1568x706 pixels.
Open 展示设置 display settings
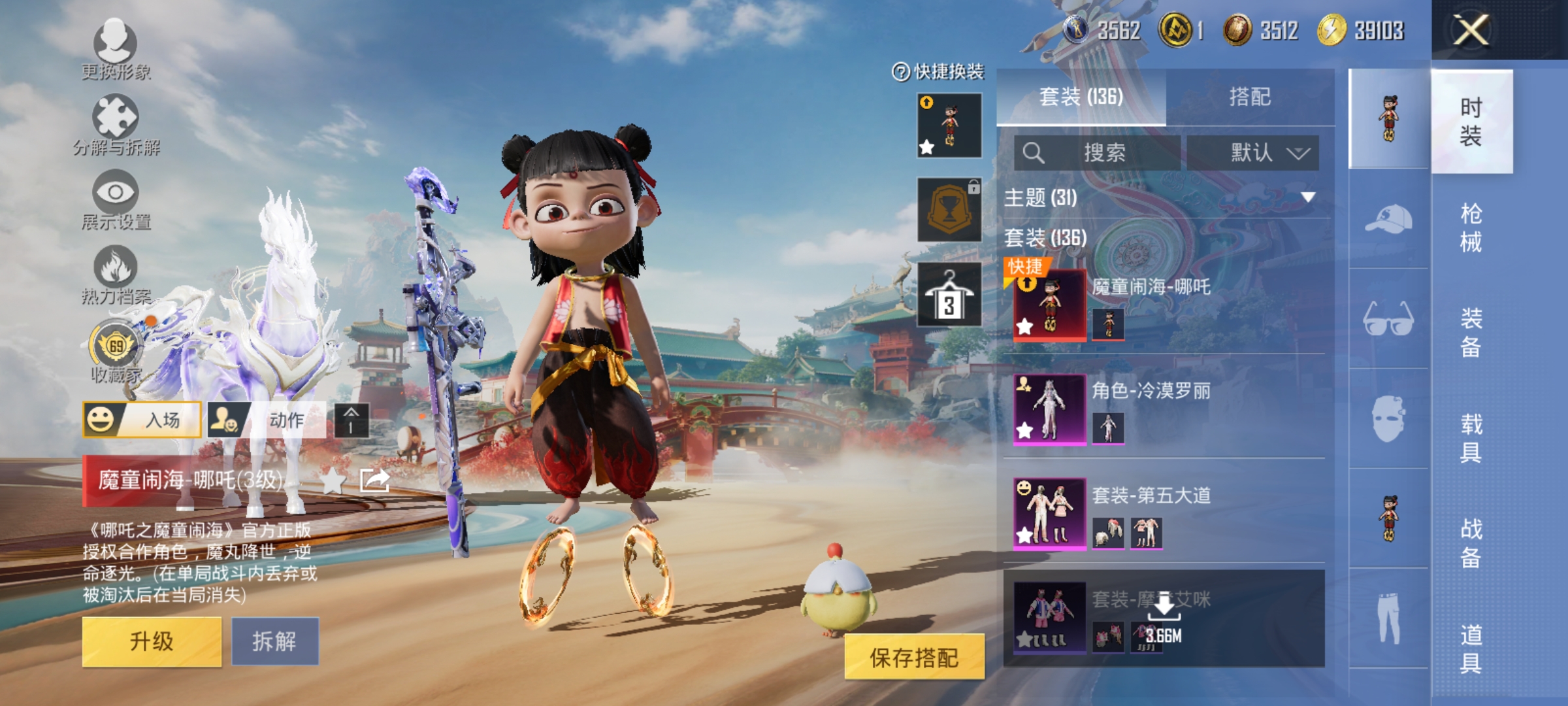pos(116,199)
